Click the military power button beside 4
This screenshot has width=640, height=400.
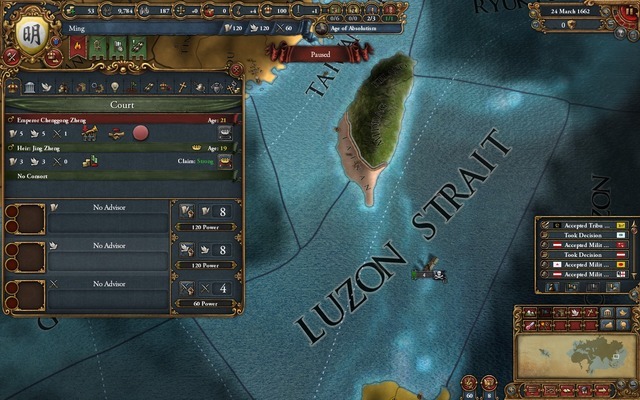188,288
